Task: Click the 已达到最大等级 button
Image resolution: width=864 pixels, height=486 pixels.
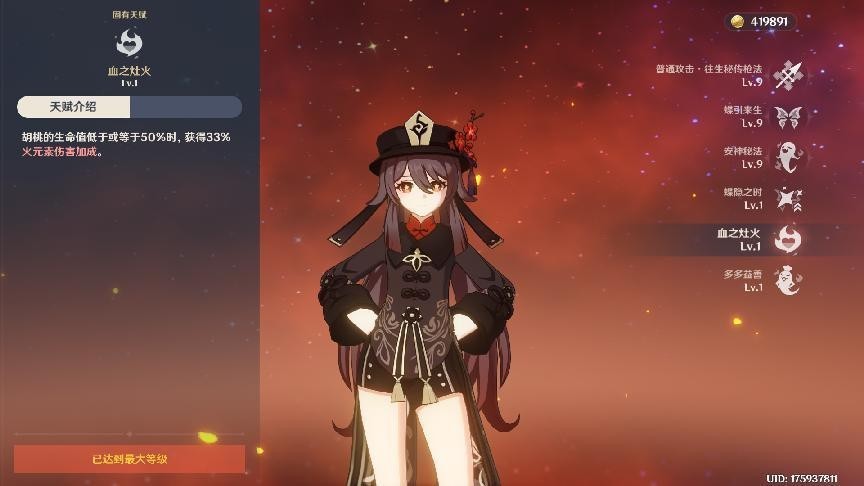Action: tap(129, 459)
